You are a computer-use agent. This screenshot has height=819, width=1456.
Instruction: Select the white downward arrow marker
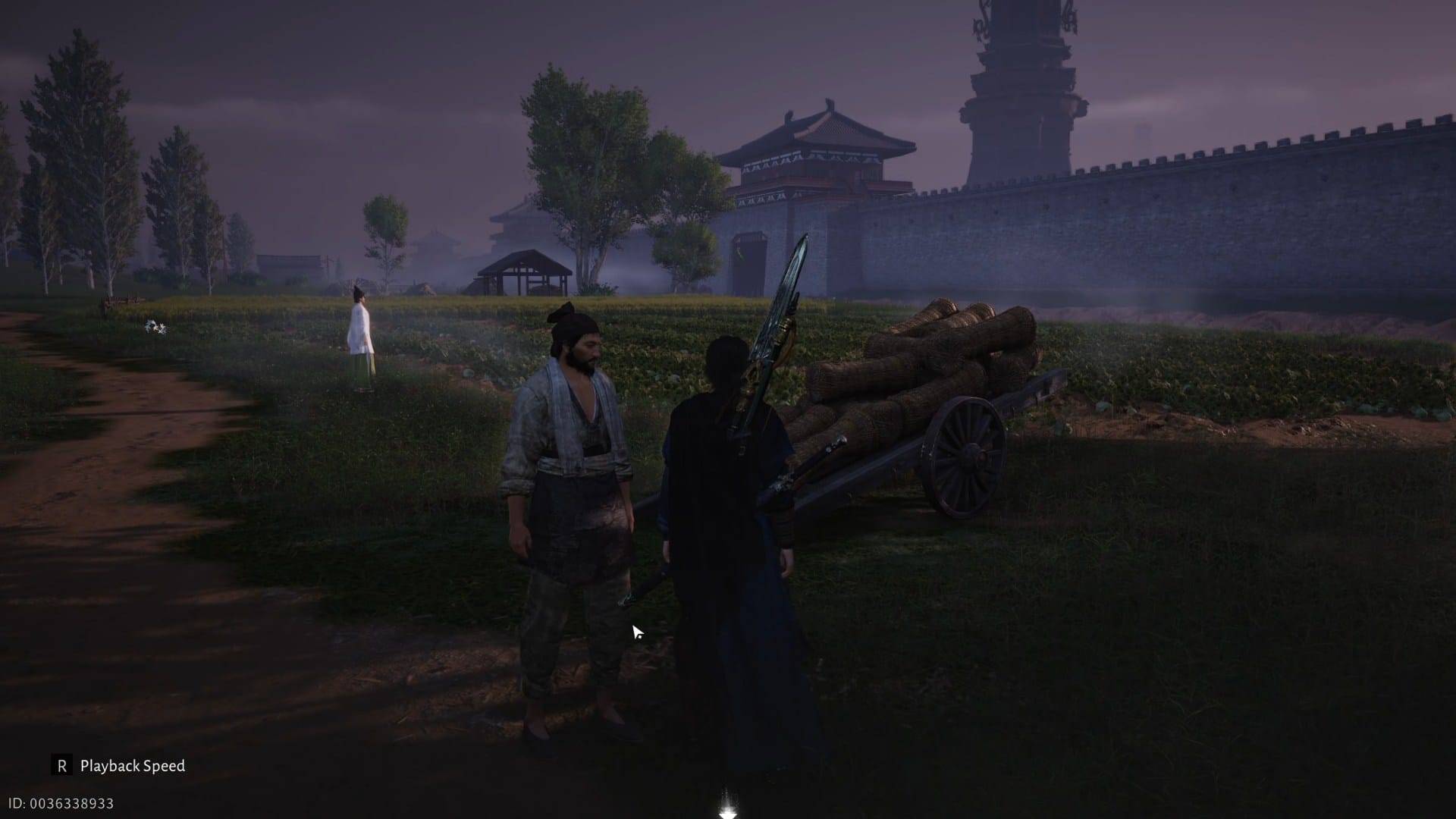[726, 813]
